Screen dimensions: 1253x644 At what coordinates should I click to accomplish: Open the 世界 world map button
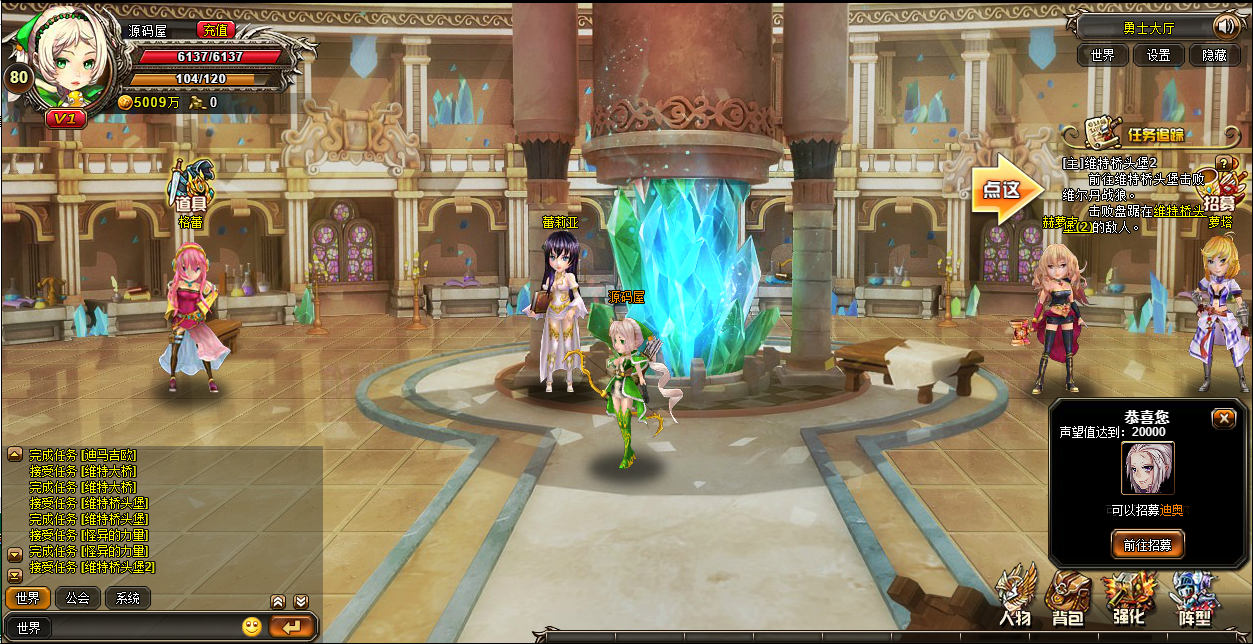[x=1102, y=55]
